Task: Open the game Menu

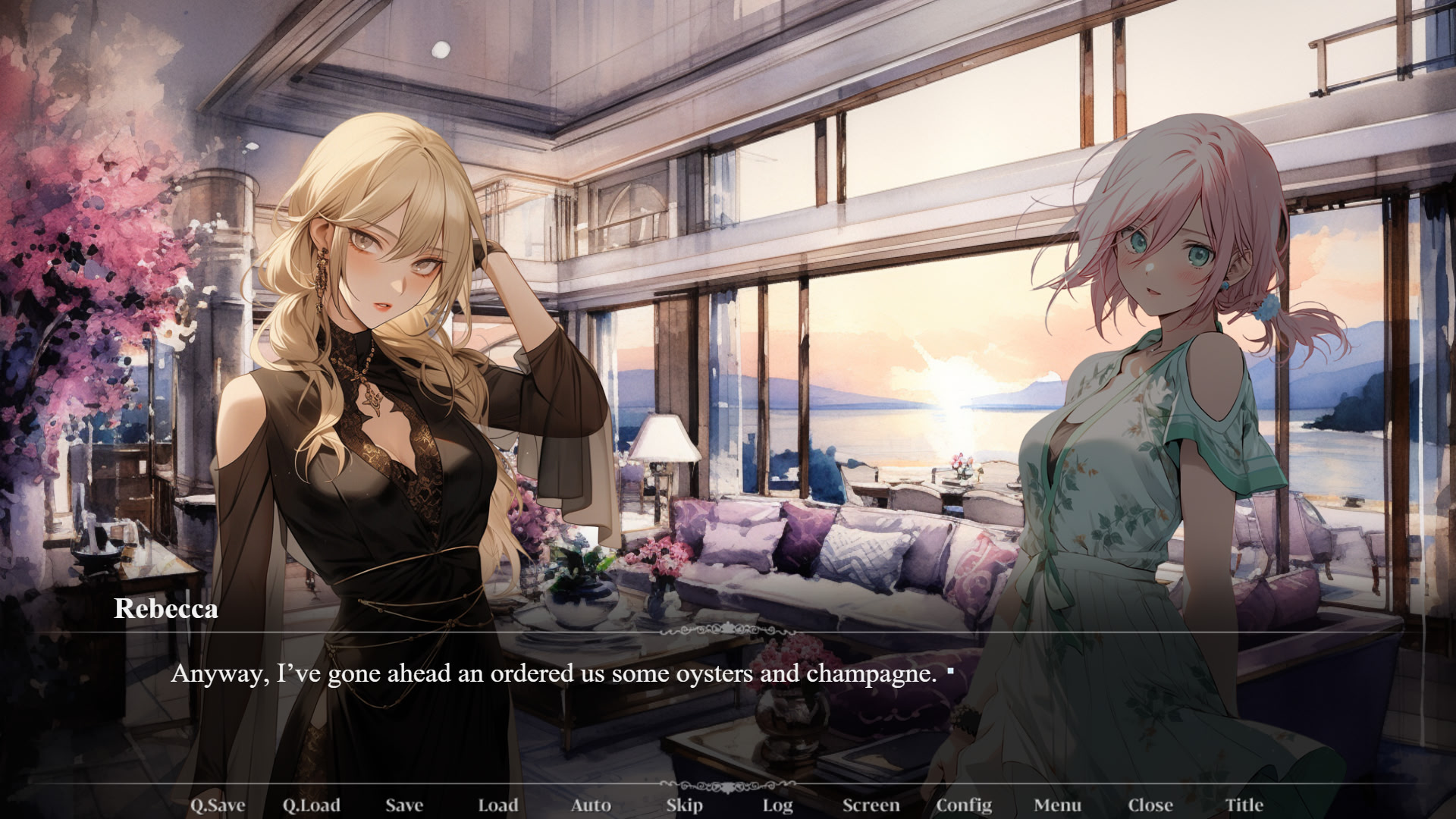Action: (x=1057, y=805)
